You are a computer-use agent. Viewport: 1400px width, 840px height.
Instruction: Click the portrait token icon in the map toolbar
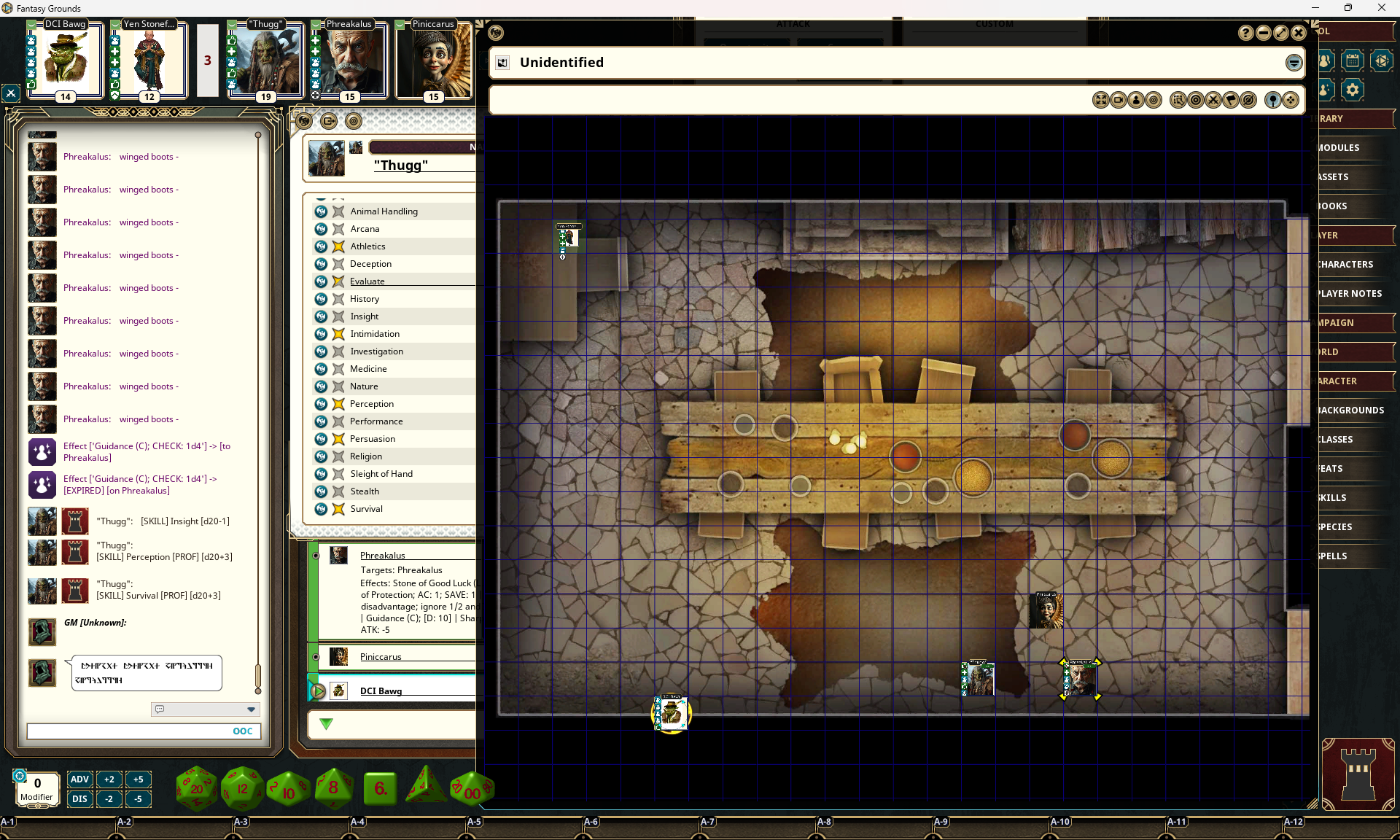tap(1137, 100)
